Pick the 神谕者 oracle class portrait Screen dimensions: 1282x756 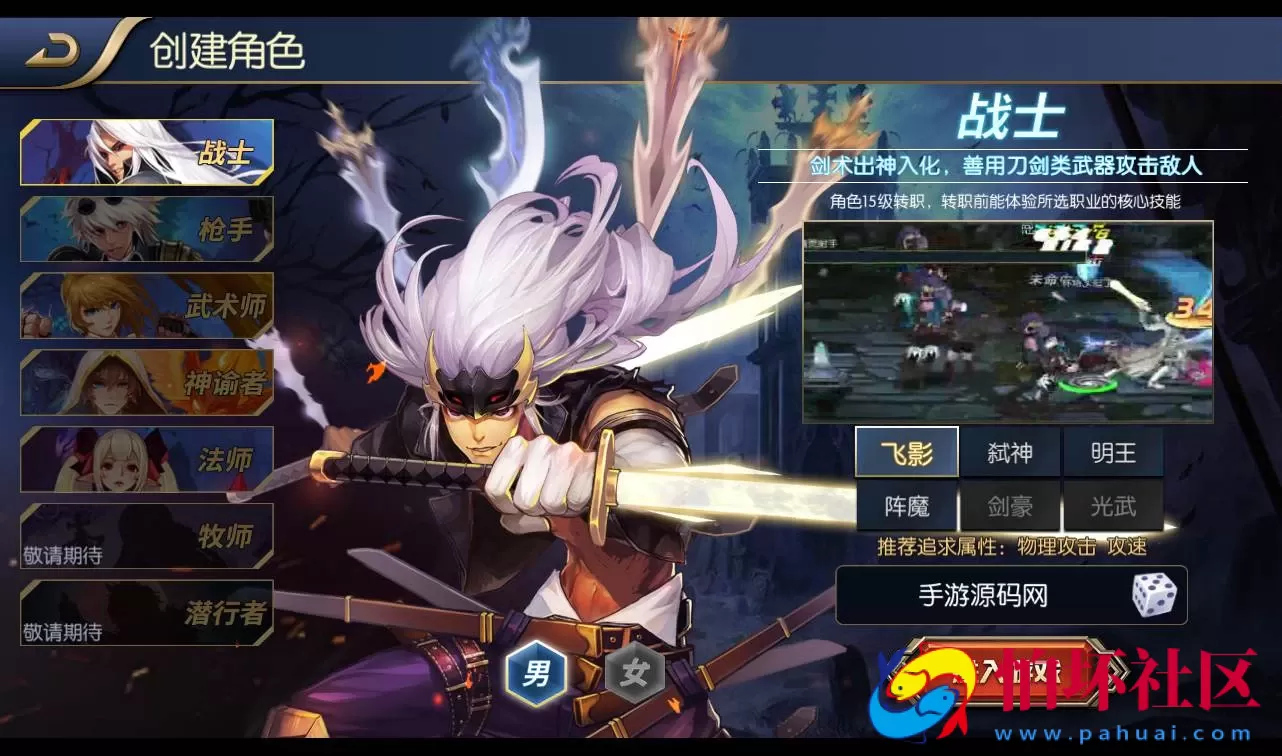coord(146,382)
